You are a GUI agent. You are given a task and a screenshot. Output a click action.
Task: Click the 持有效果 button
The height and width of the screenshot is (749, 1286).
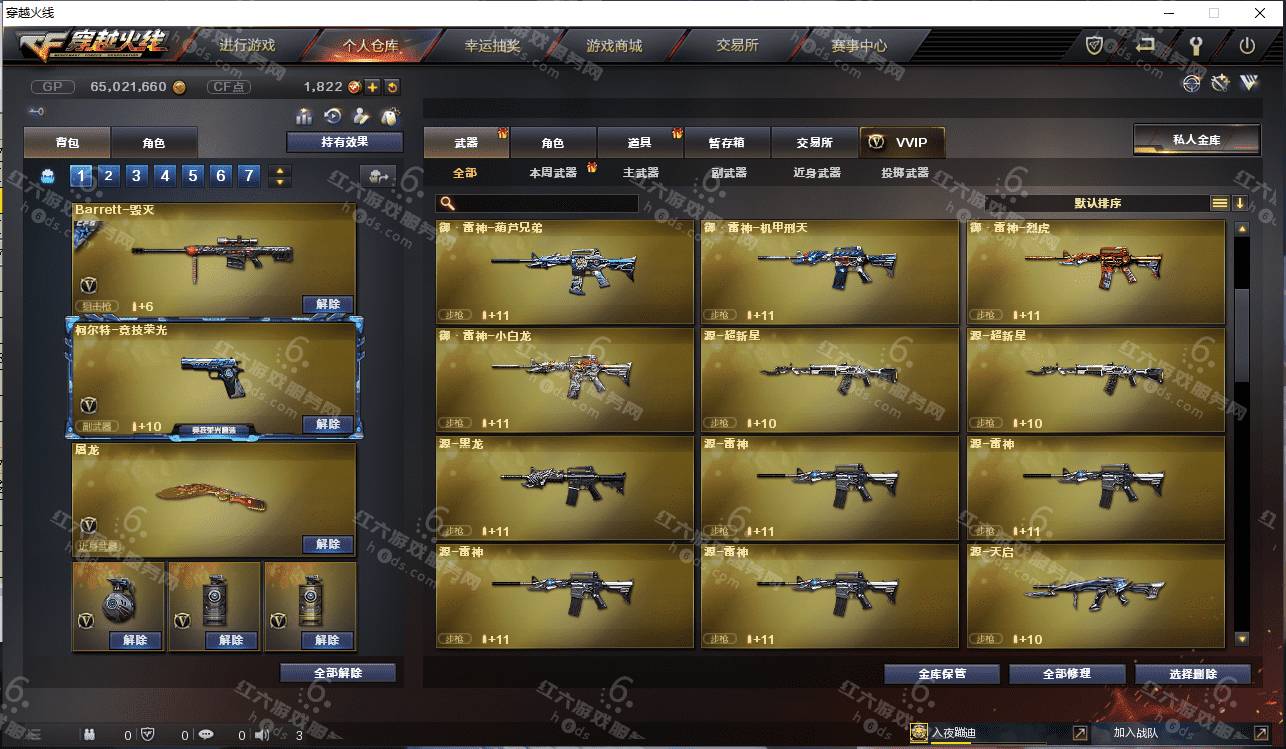point(344,142)
